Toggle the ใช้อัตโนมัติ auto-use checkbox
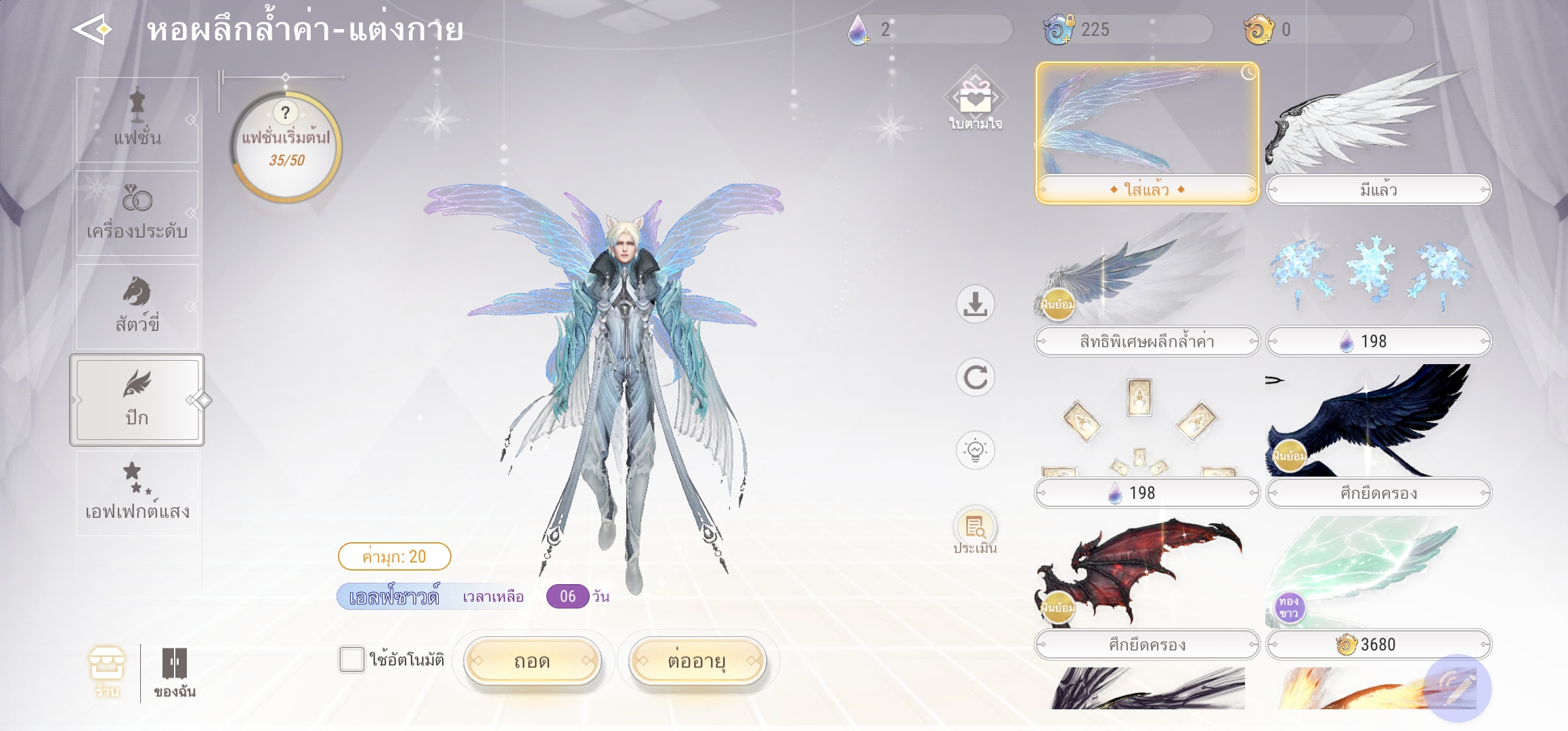Viewport: 1568px width, 731px height. point(351,659)
